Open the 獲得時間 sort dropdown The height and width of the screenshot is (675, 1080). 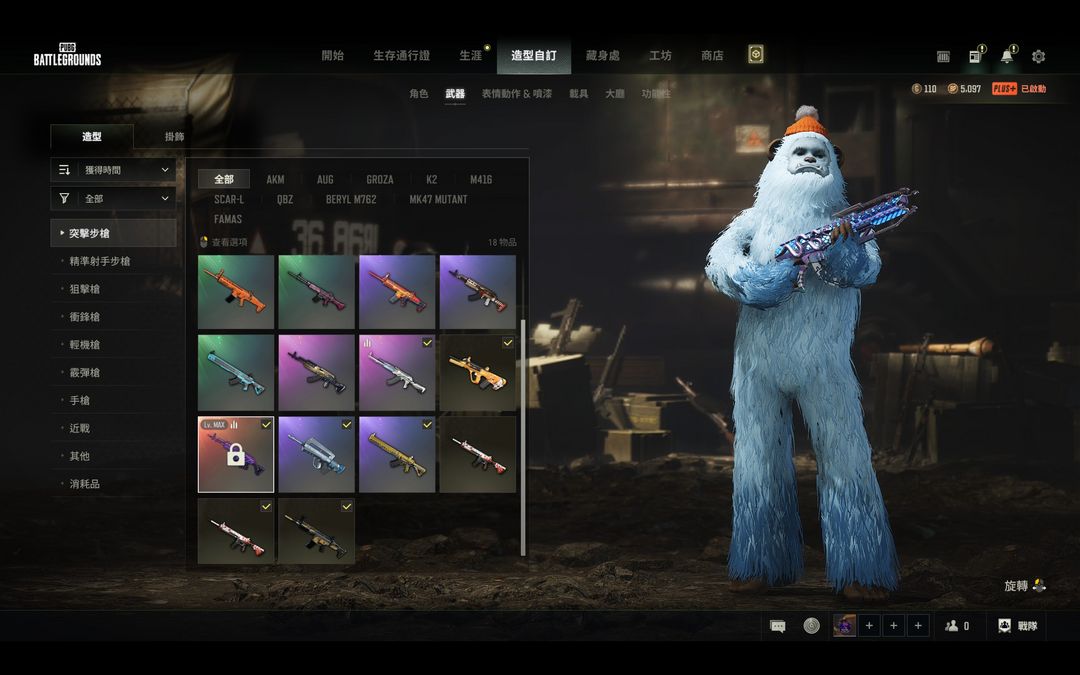(113, 170)
